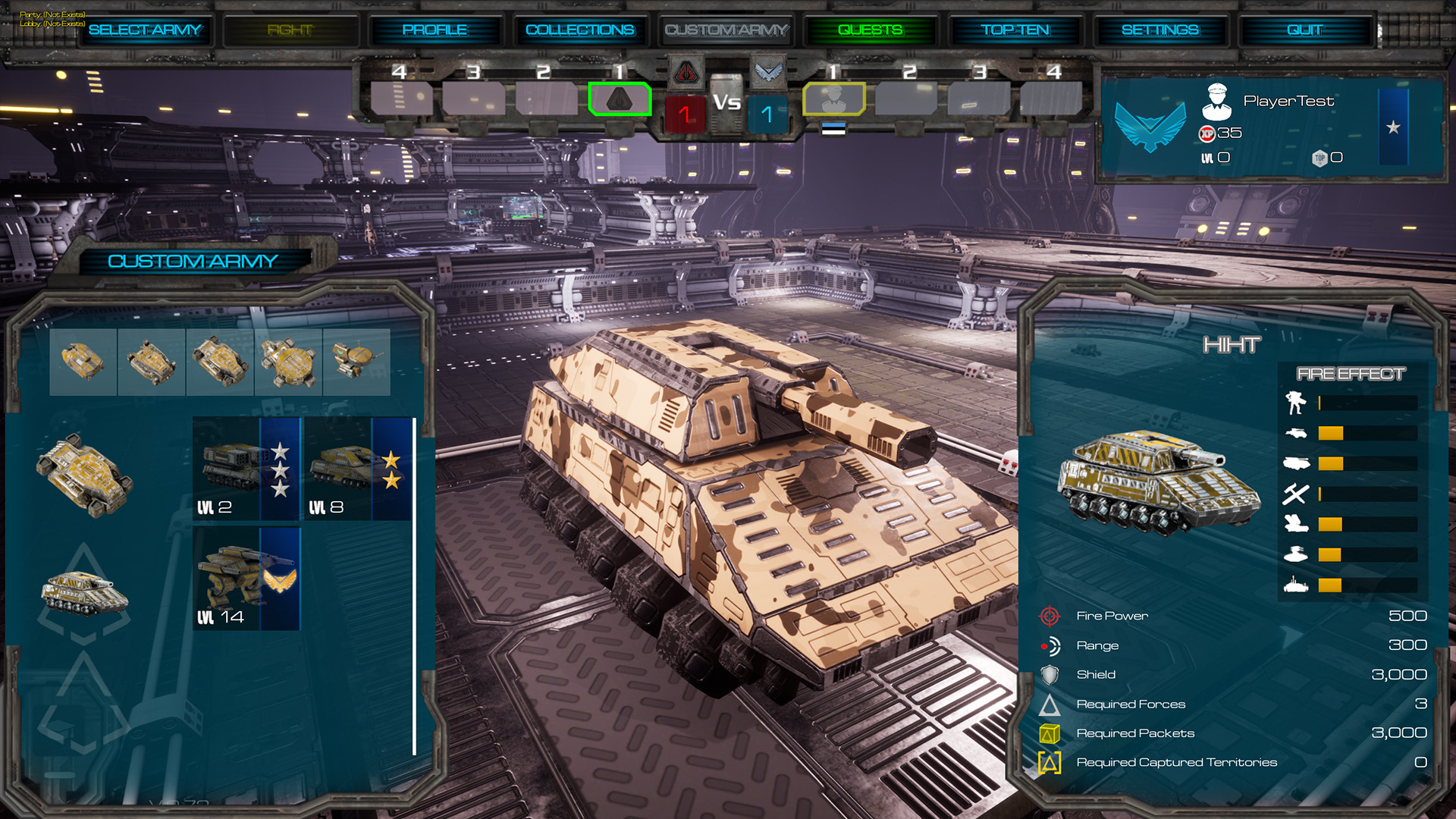Open the CUSTOM ARMY menu
Viewport: 1456px width, 819px height.
pos(726,30)
